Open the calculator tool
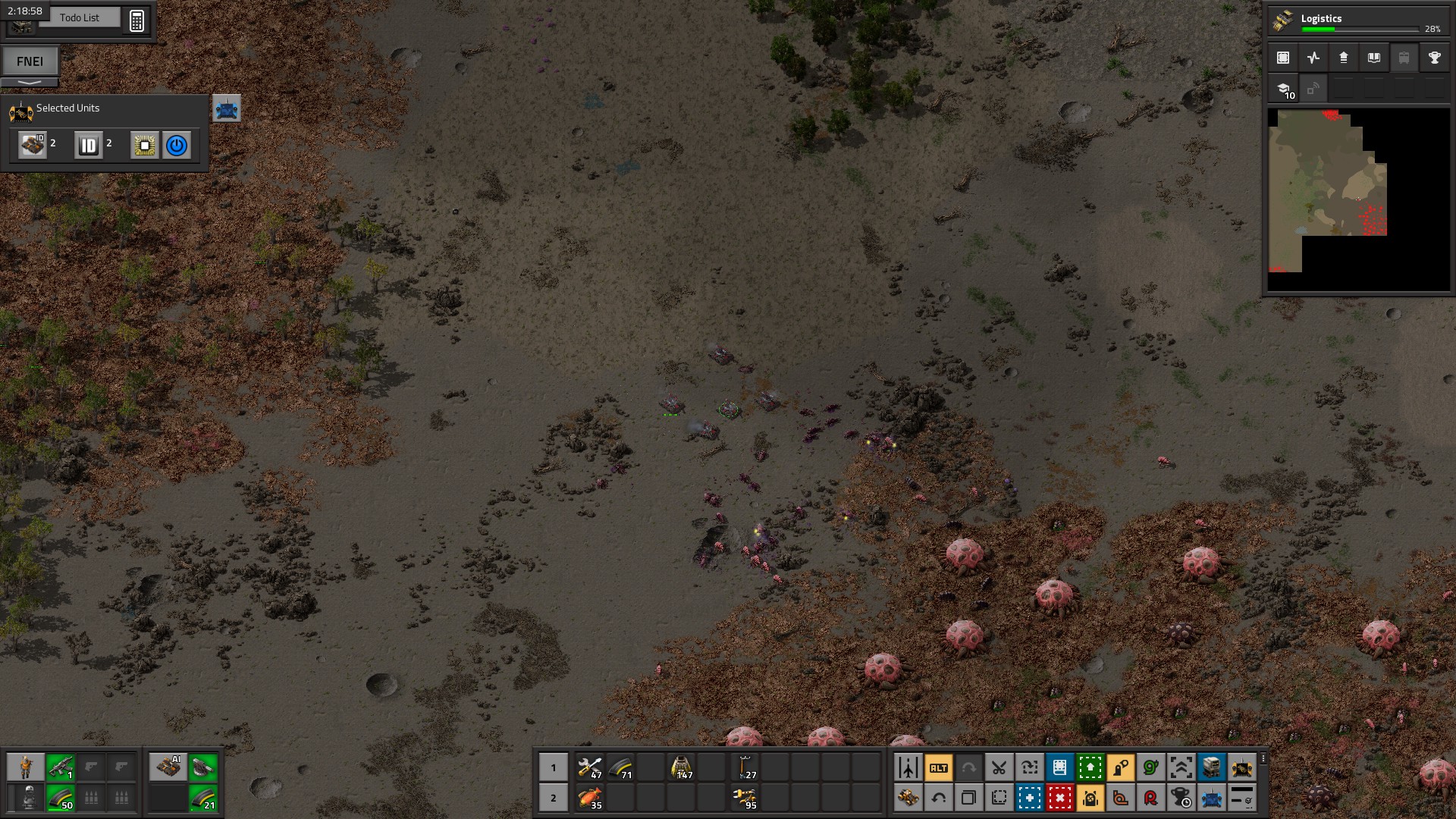Screen dimensions: 1456x819 (x=136, y=20)
